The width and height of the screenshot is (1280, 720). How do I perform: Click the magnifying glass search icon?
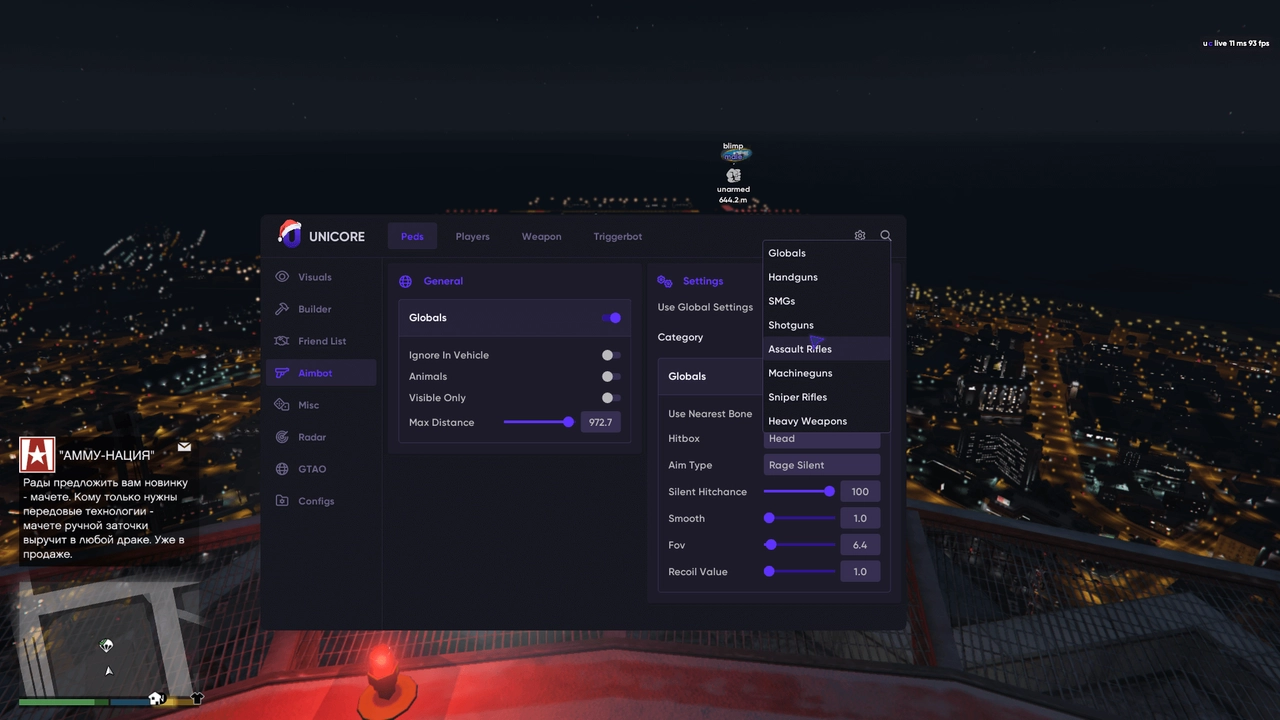(x=886, y=236)
